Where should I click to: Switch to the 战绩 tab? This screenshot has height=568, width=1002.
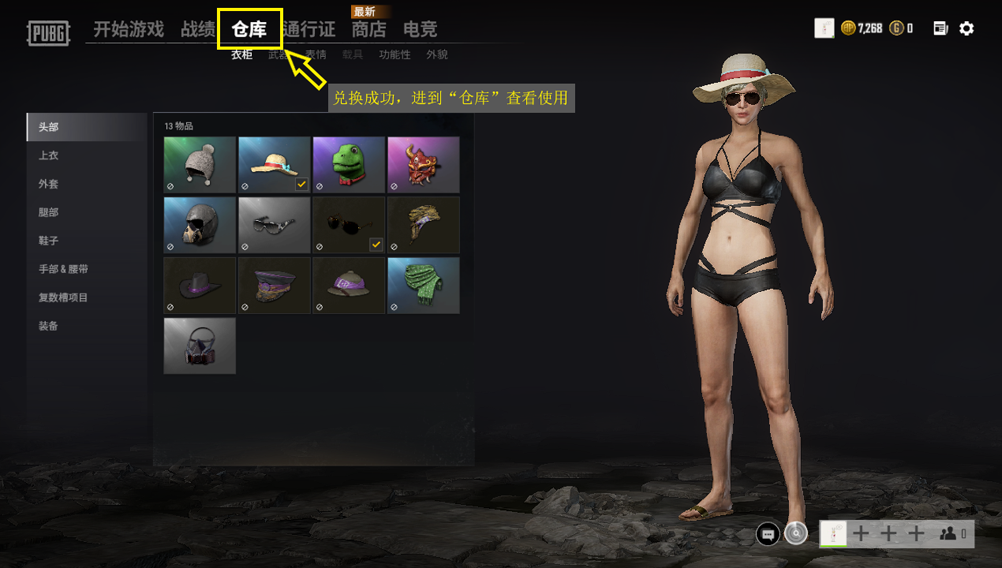tap(197, 29)
